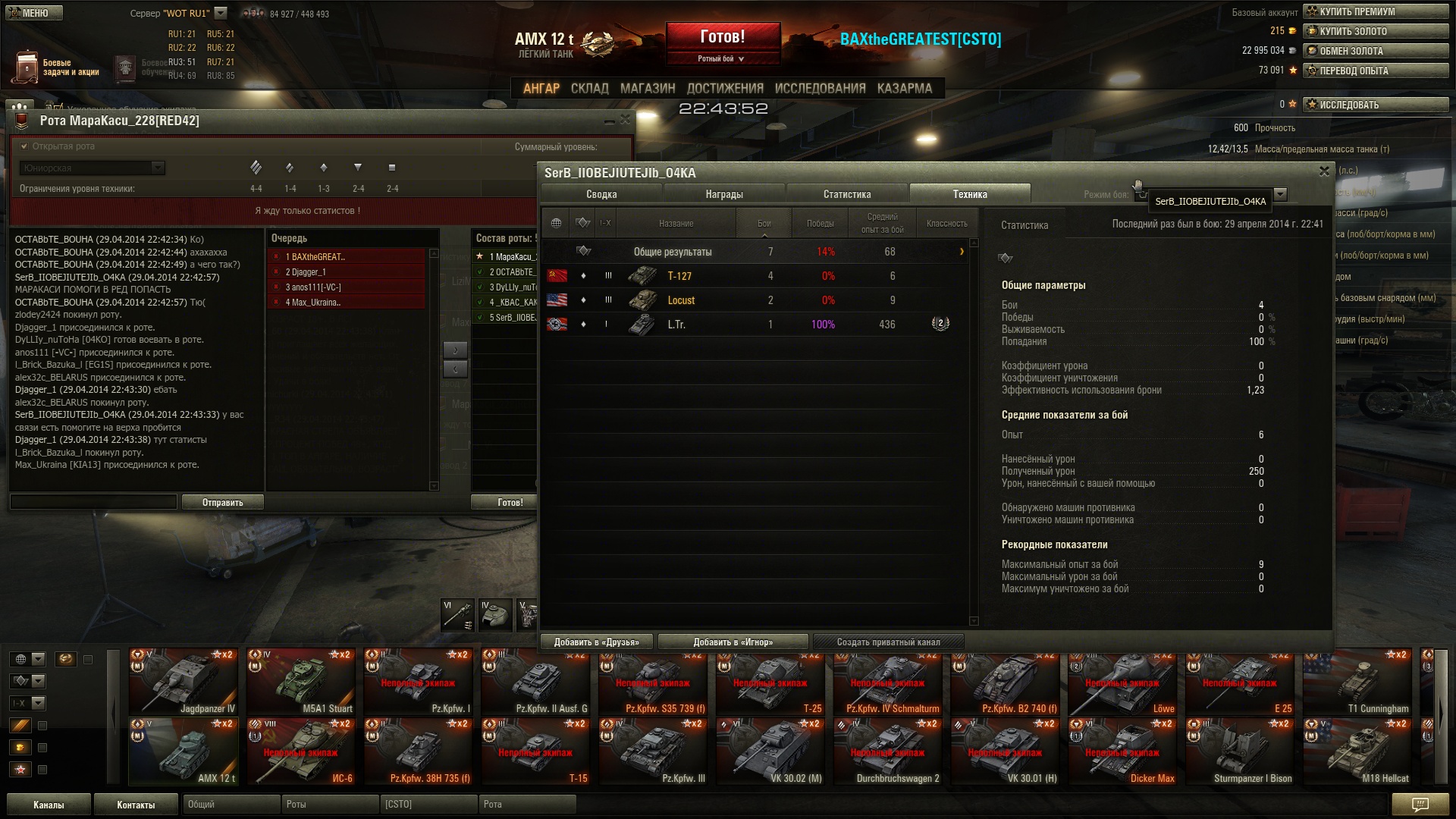Go to ИССЛЕДОВАНИЯ section
The height and width of the screenshot is (819, 1456).
pyautogui.click(x=820, y=89)
